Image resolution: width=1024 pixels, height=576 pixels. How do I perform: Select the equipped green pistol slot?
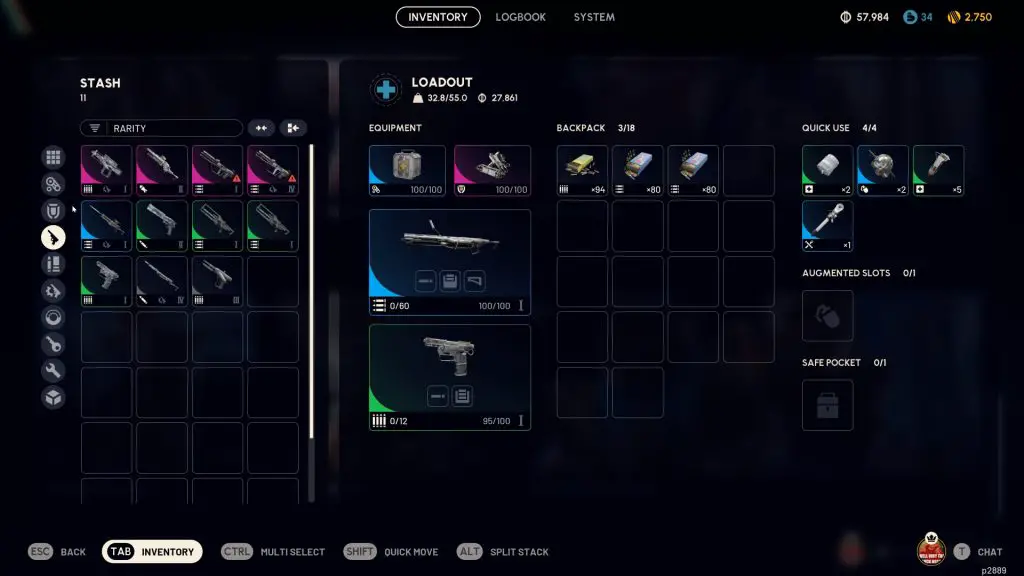point(449,377)
